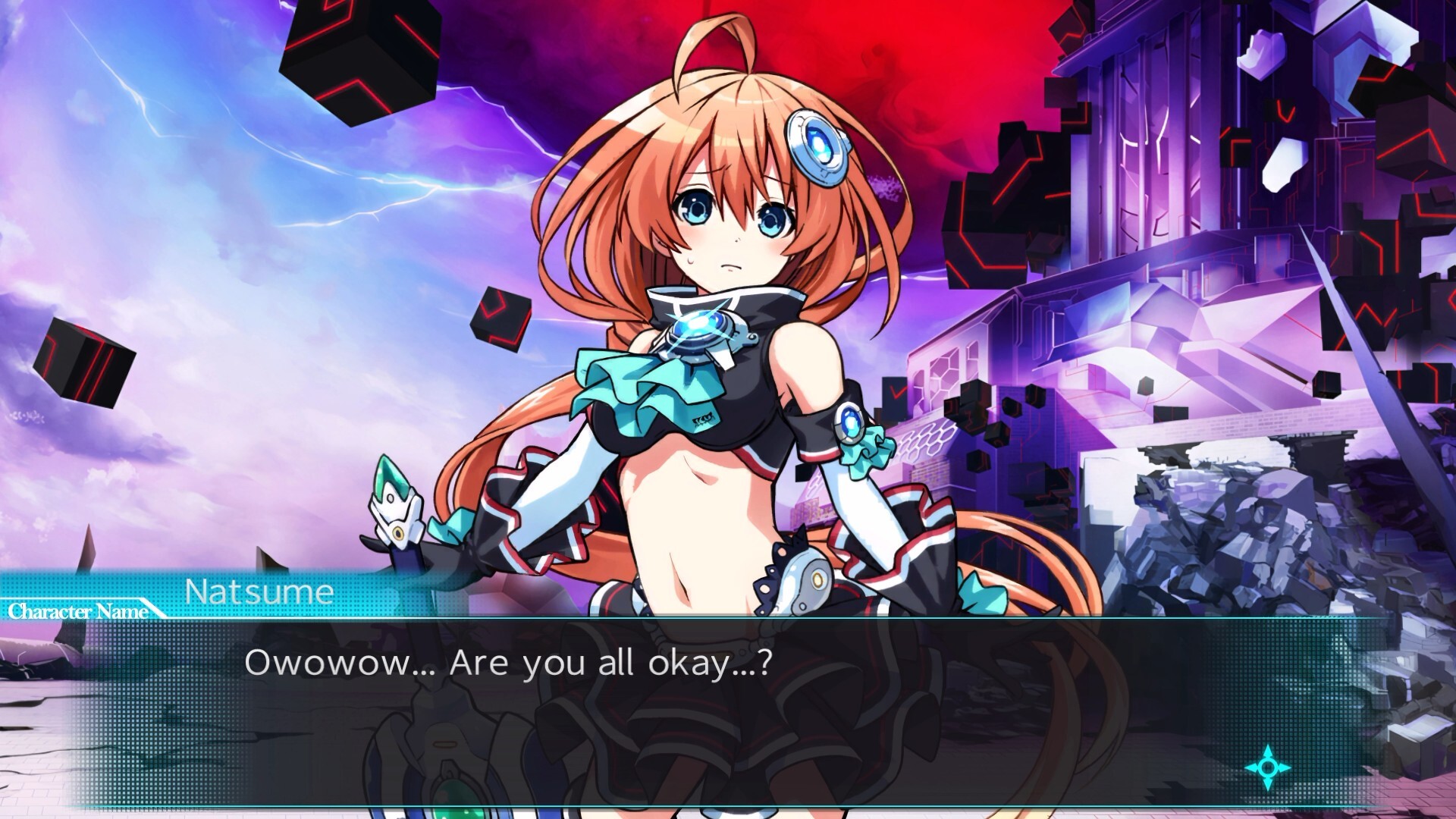1456x819 pixels.
Task: Click the teal armband gem on Natsume's arm
Action: (851, 423)
